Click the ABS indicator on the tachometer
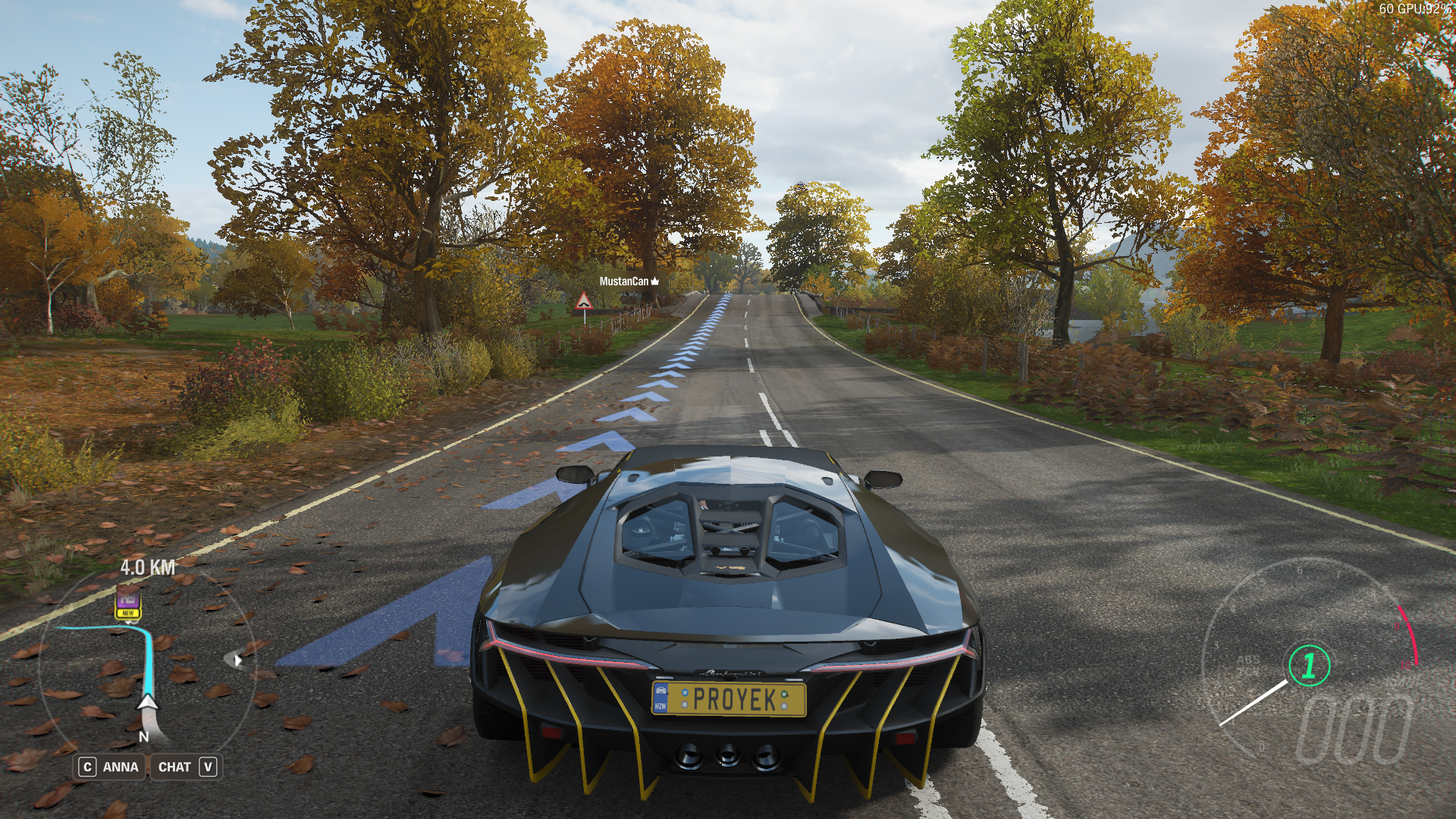 (1249, 661)
